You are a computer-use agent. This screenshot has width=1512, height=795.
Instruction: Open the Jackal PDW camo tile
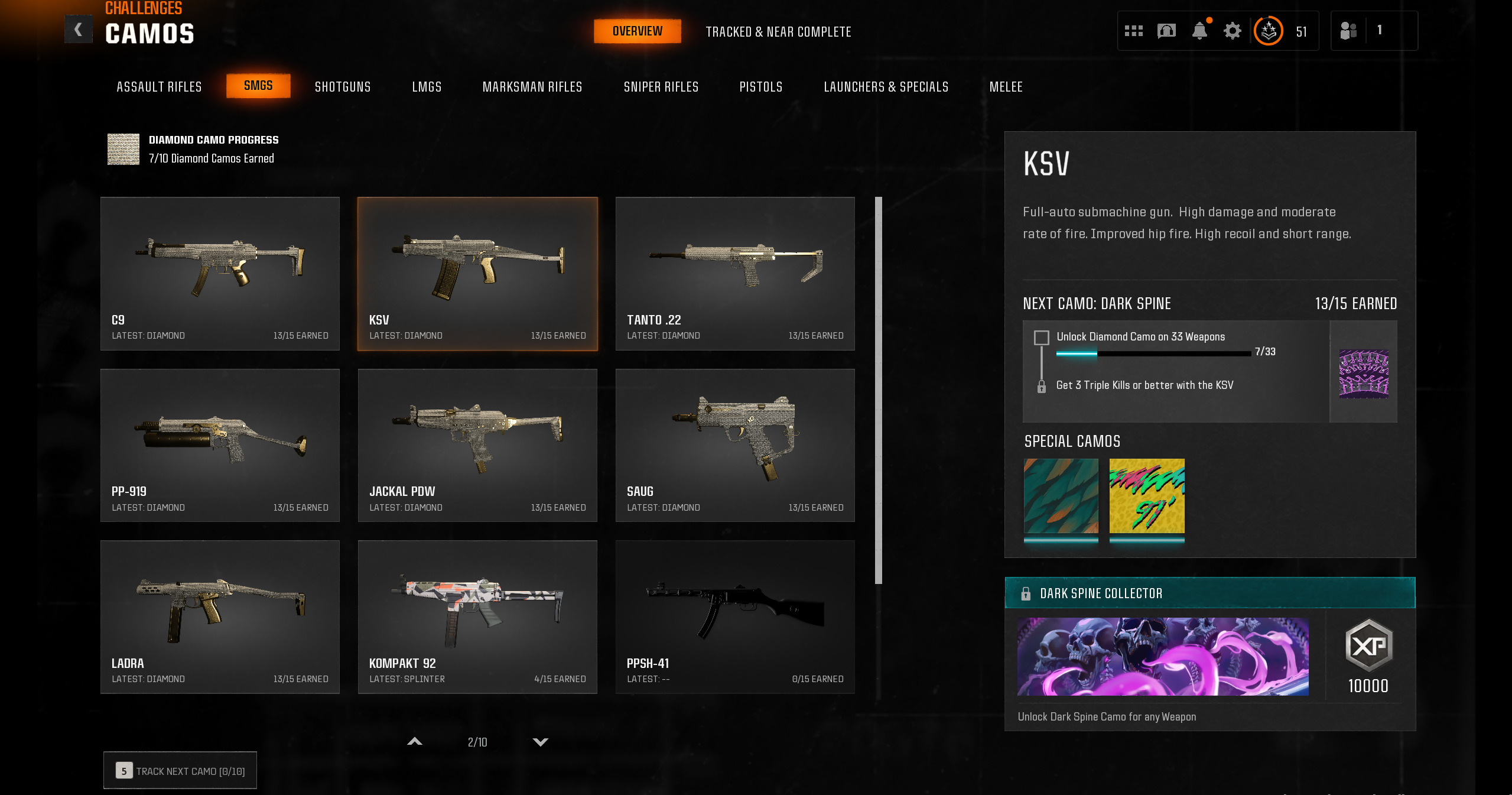pos(477,445)
